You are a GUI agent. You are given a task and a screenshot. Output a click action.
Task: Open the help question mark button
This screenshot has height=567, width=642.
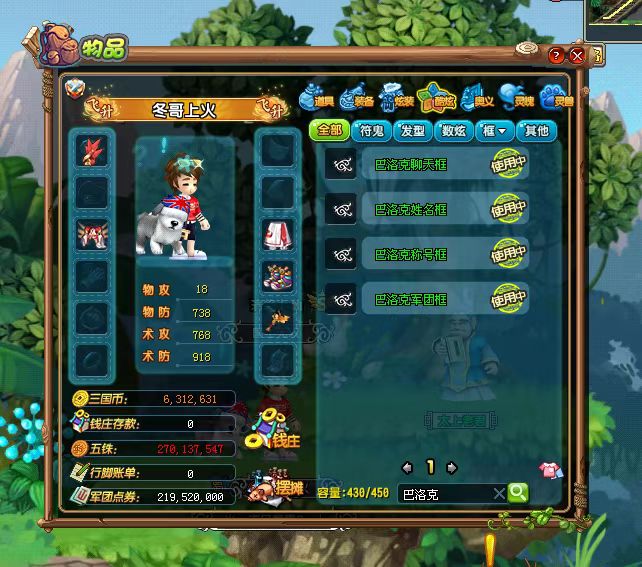(556, 55)
